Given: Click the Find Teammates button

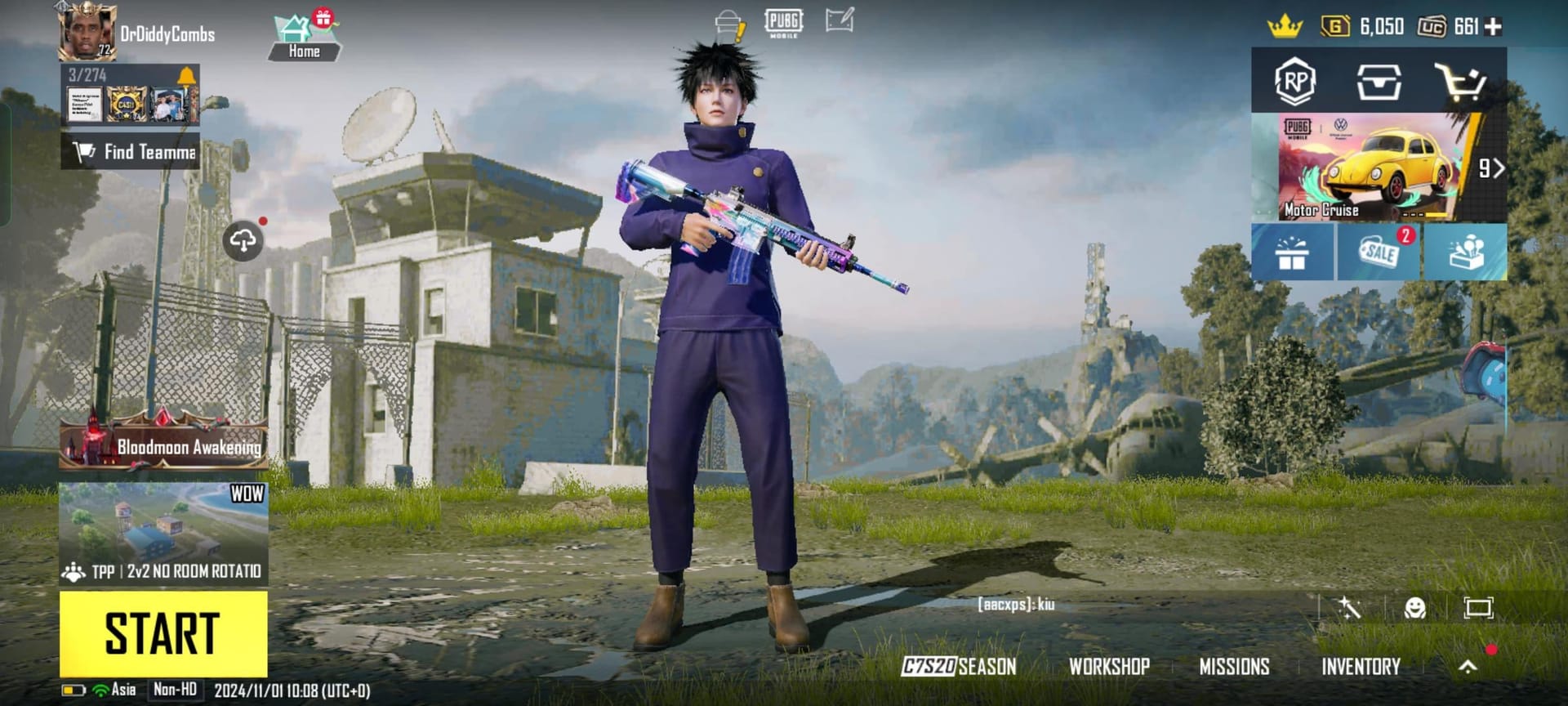Looking at the screenshot, I should (x=131, y=151).
